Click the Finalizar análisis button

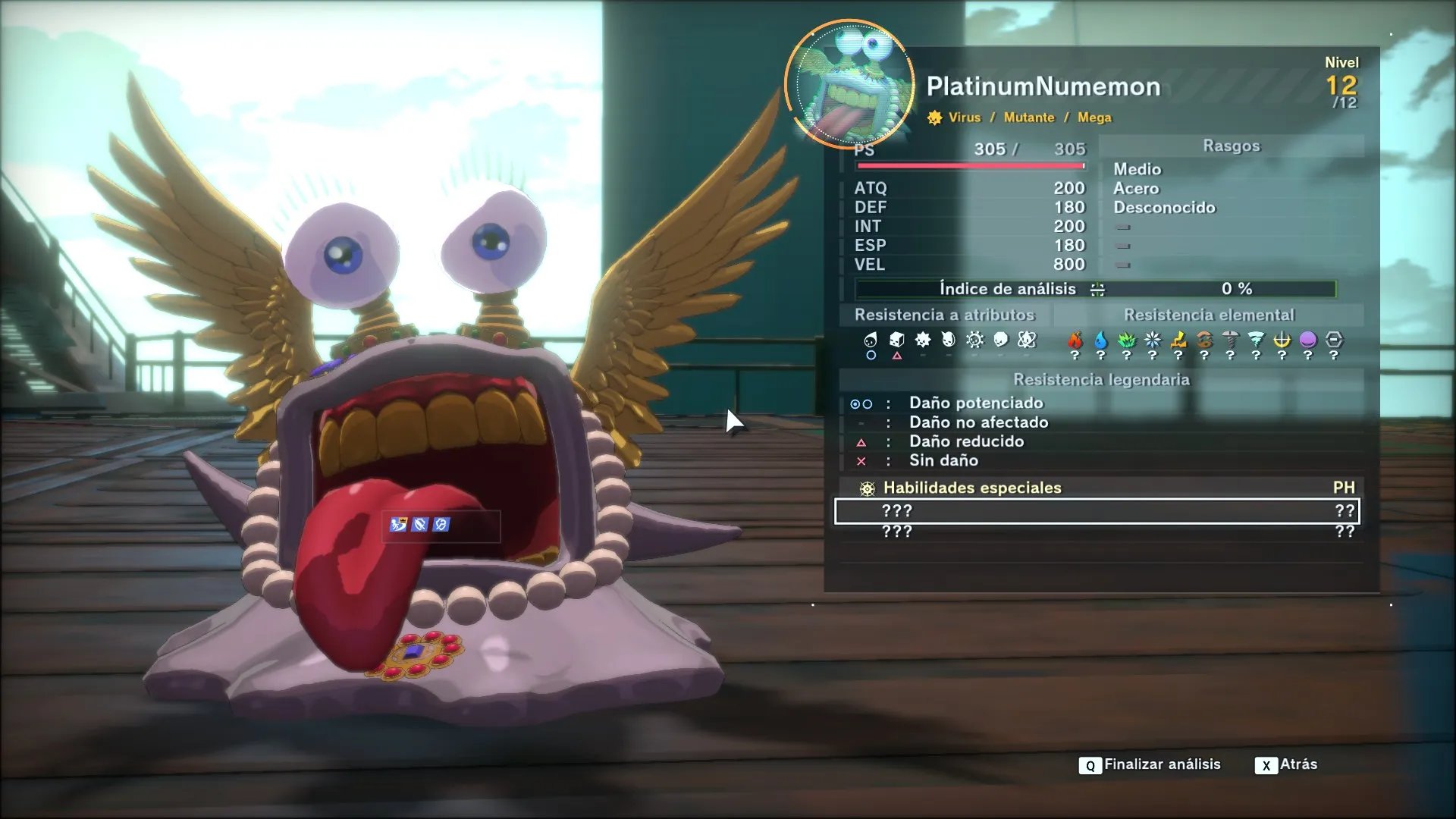point(1150,764)
